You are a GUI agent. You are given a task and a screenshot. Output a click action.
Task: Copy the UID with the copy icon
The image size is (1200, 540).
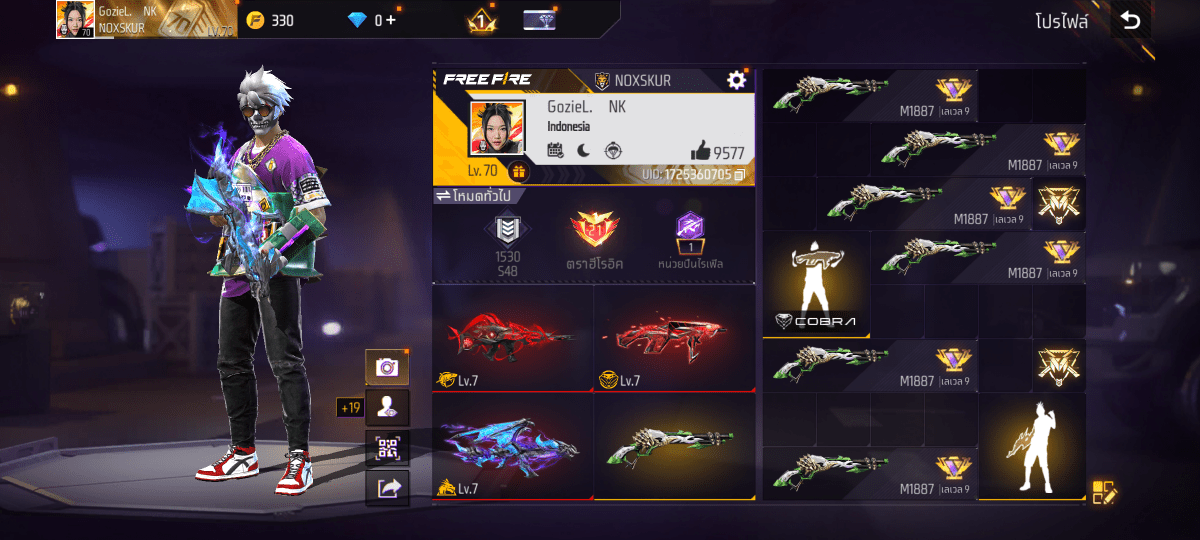pyautogui.click(x=740, y=175)
